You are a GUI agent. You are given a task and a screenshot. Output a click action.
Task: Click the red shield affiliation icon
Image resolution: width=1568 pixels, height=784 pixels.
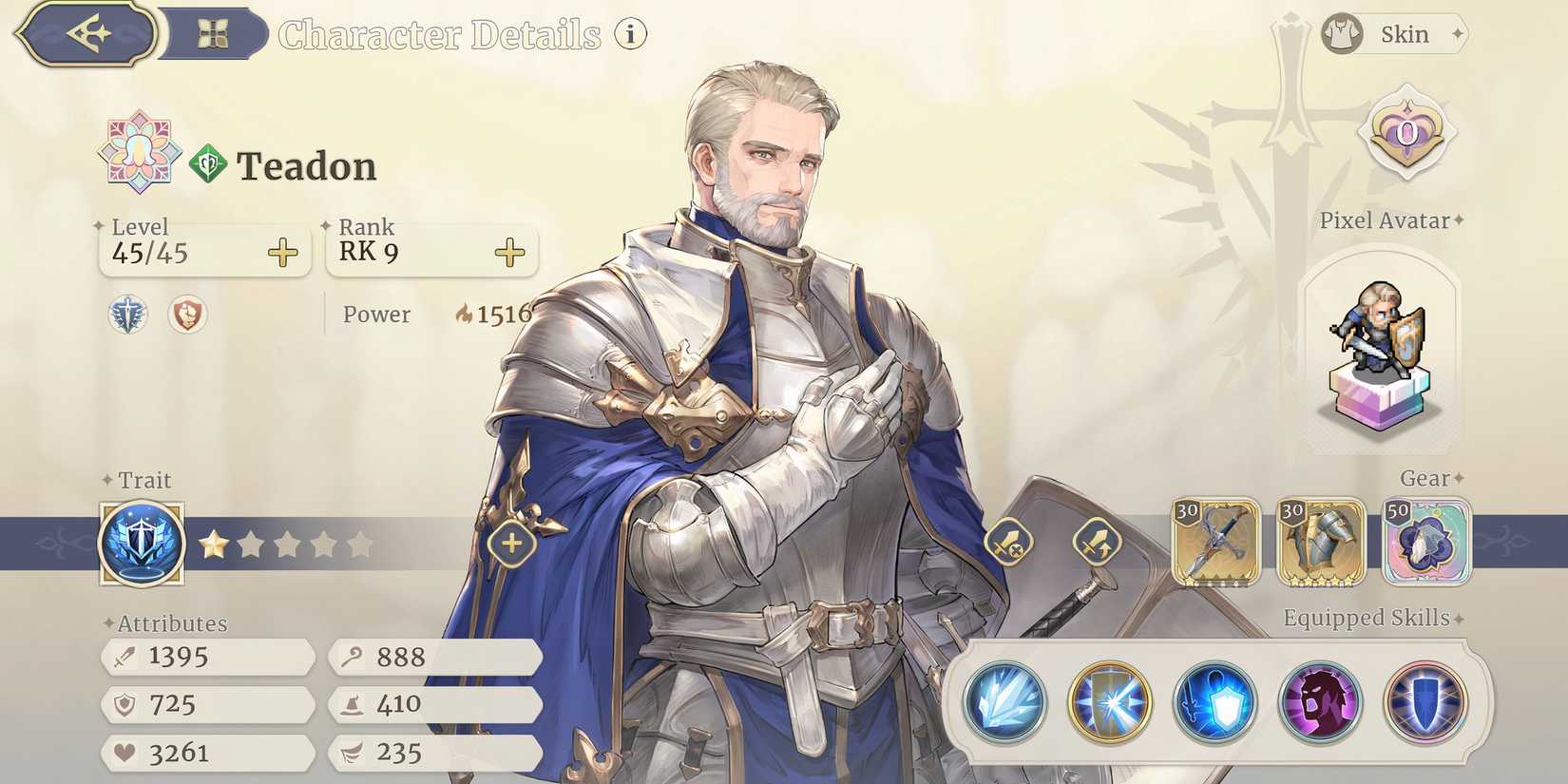click(x=186, y=316)
